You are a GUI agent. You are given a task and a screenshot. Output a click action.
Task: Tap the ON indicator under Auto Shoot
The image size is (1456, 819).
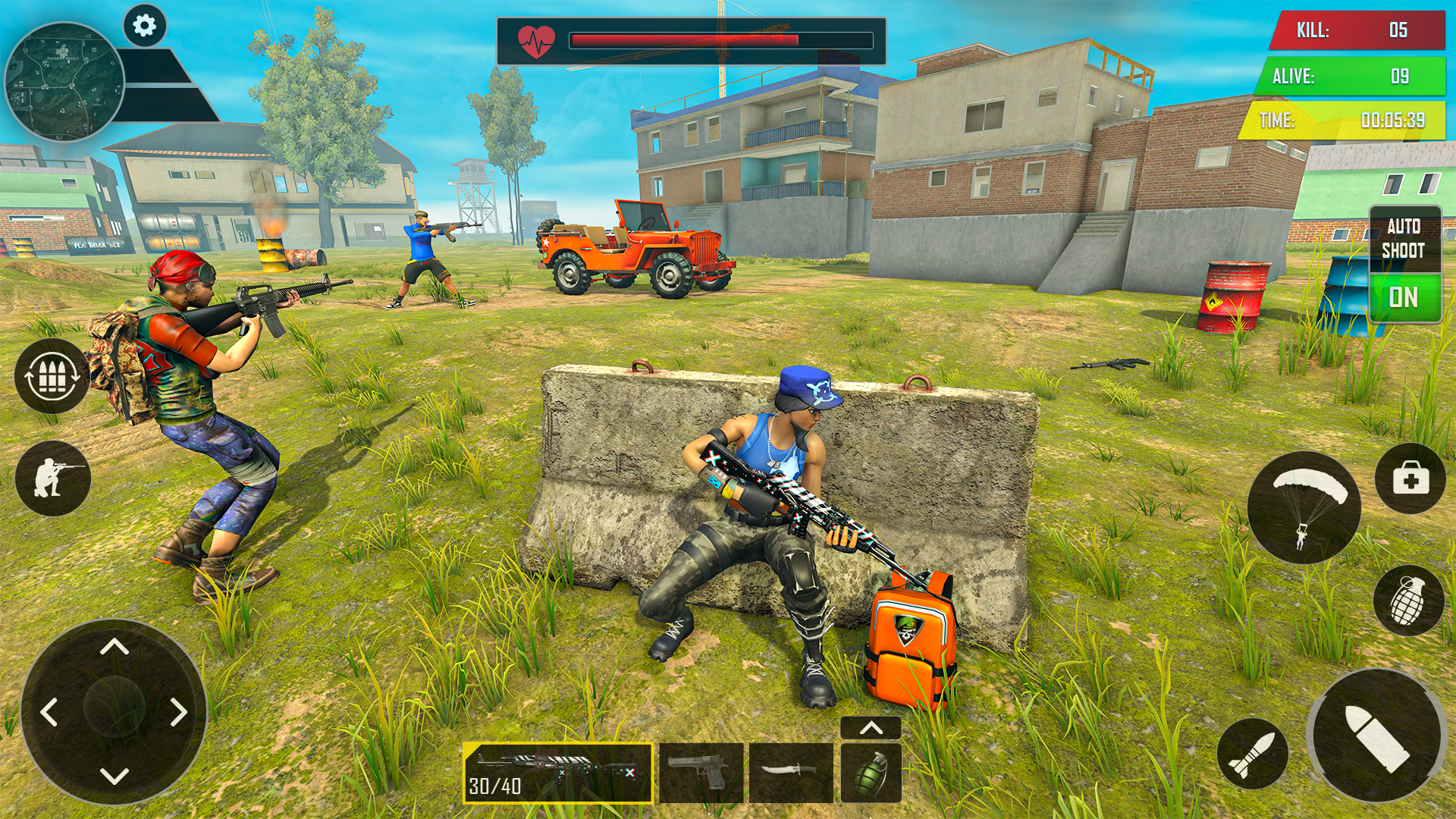point(1405,297)
